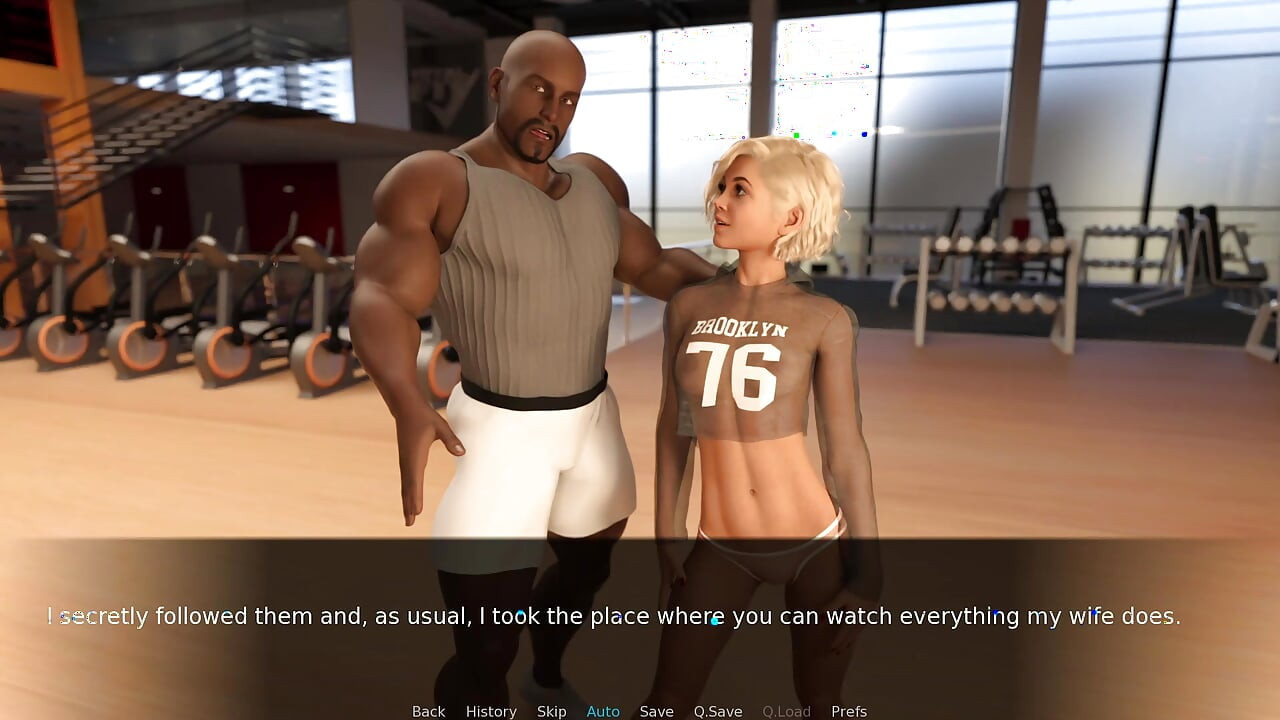Viewport: 1280px width, 720px height.
Task: Enable Skip mode to fast-forward text
Action: 552,711
